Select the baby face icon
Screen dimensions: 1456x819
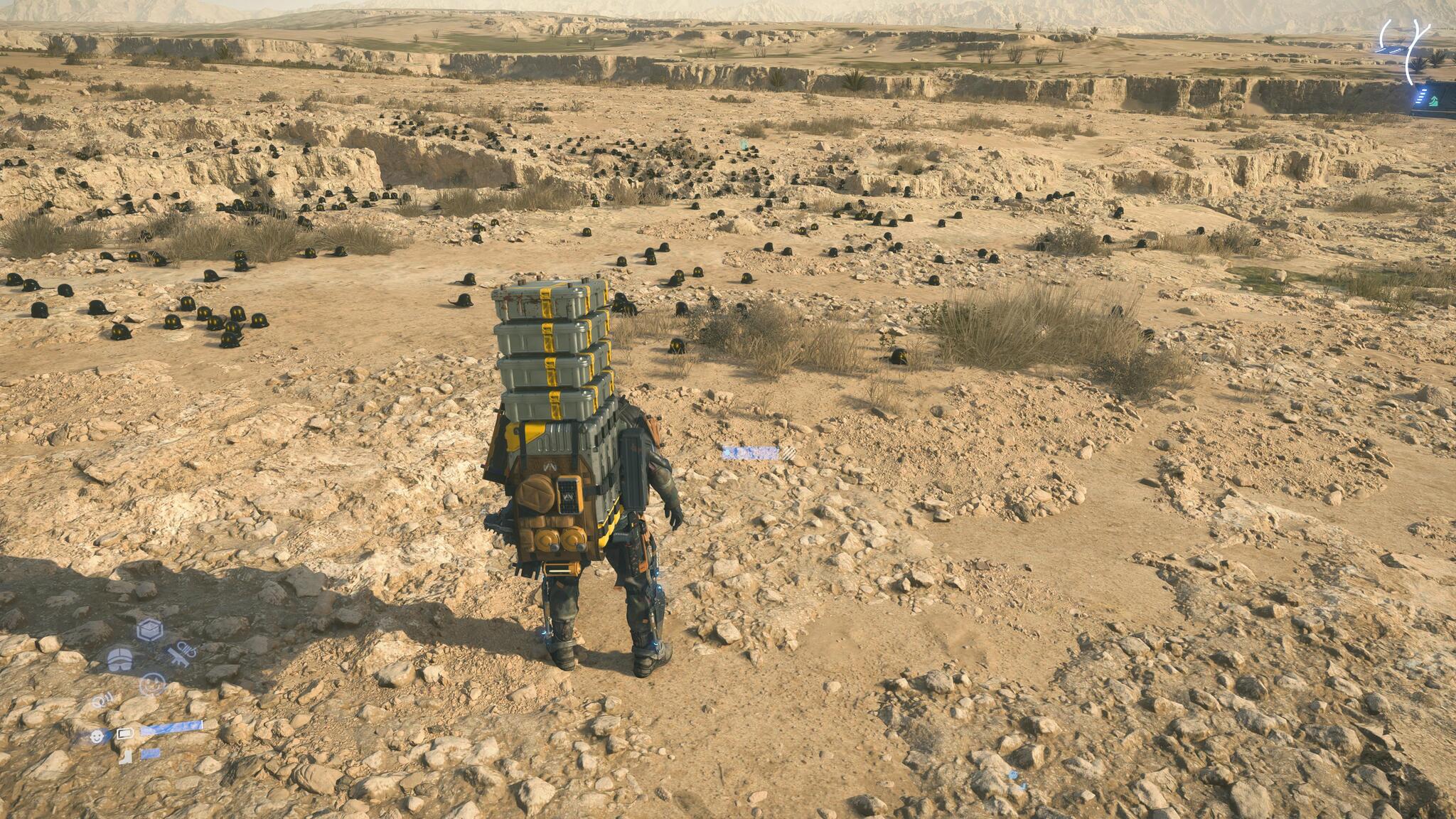point(97,737)
